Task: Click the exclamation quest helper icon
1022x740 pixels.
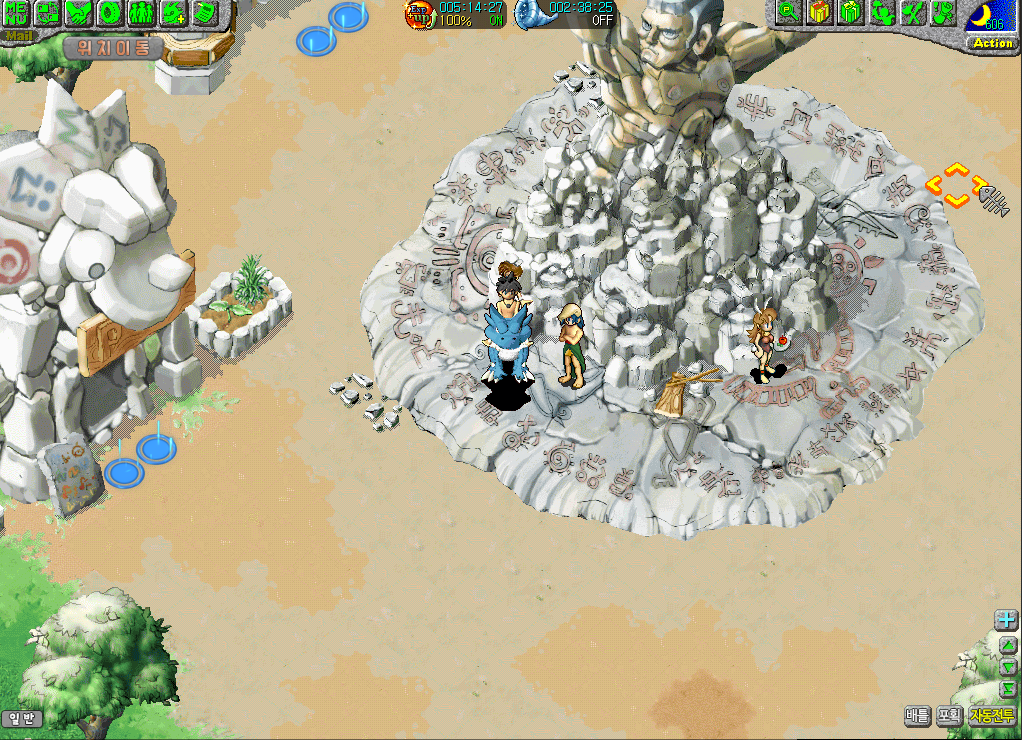Action: pyautogui.click(x=943, y=13)
